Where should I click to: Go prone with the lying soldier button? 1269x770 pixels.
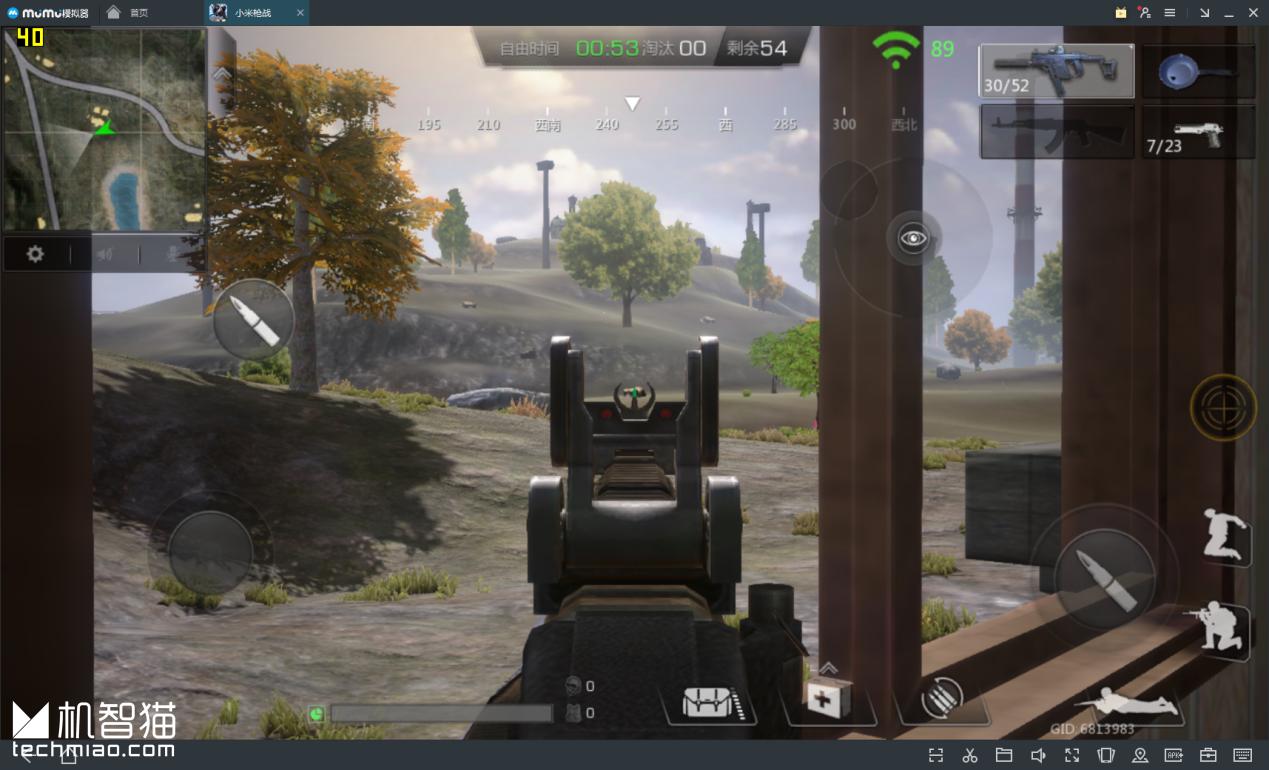tap(1129, 703)
